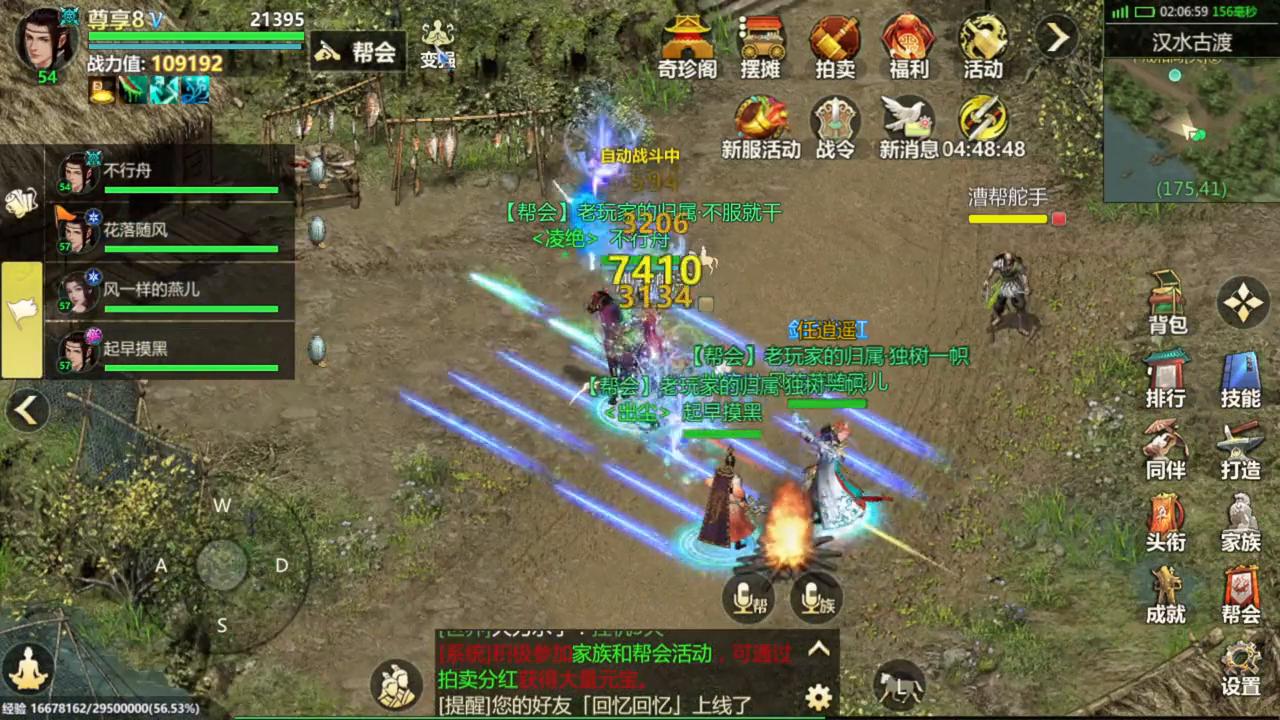Click the 帮会 guild button near portrait
This screenshot has width=1280, height=720.
pos(357,51)
